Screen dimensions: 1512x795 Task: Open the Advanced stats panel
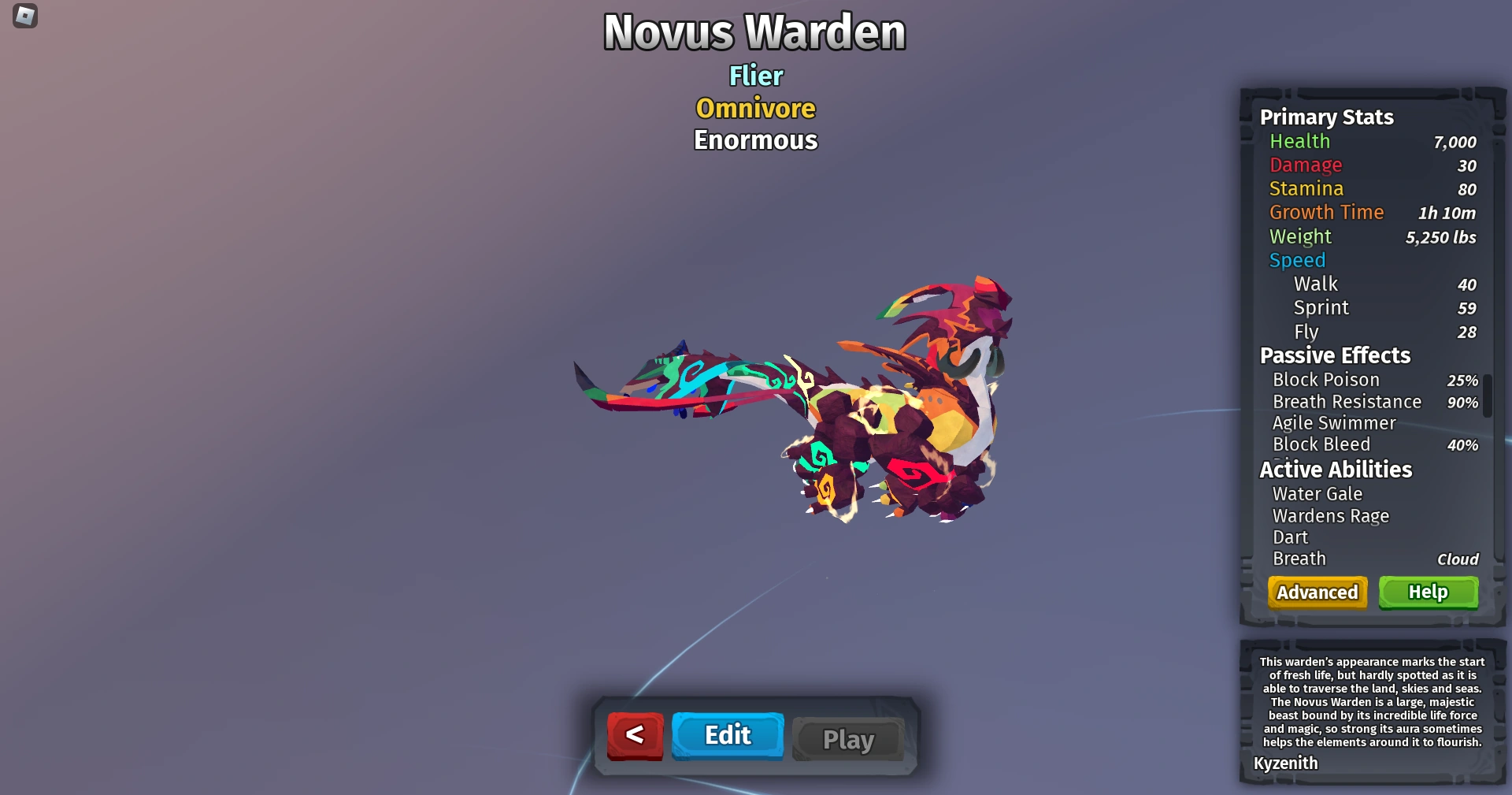[1317, 593]
